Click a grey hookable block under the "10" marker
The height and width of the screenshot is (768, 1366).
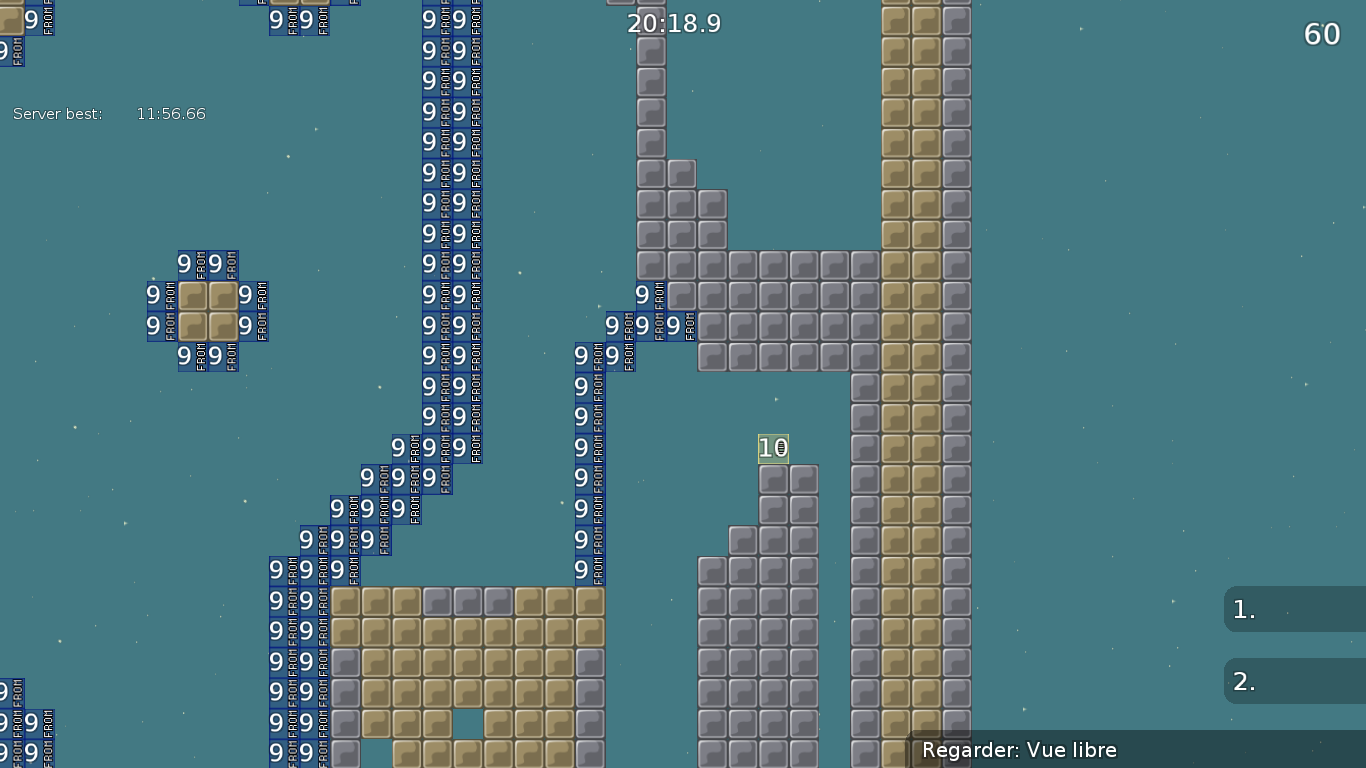(x=771, y=478)
